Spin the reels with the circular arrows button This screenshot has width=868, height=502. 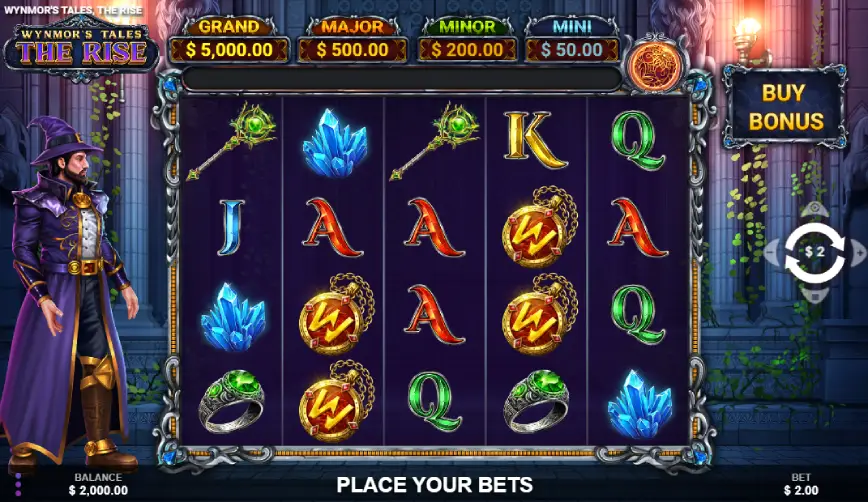click(815, 252)
